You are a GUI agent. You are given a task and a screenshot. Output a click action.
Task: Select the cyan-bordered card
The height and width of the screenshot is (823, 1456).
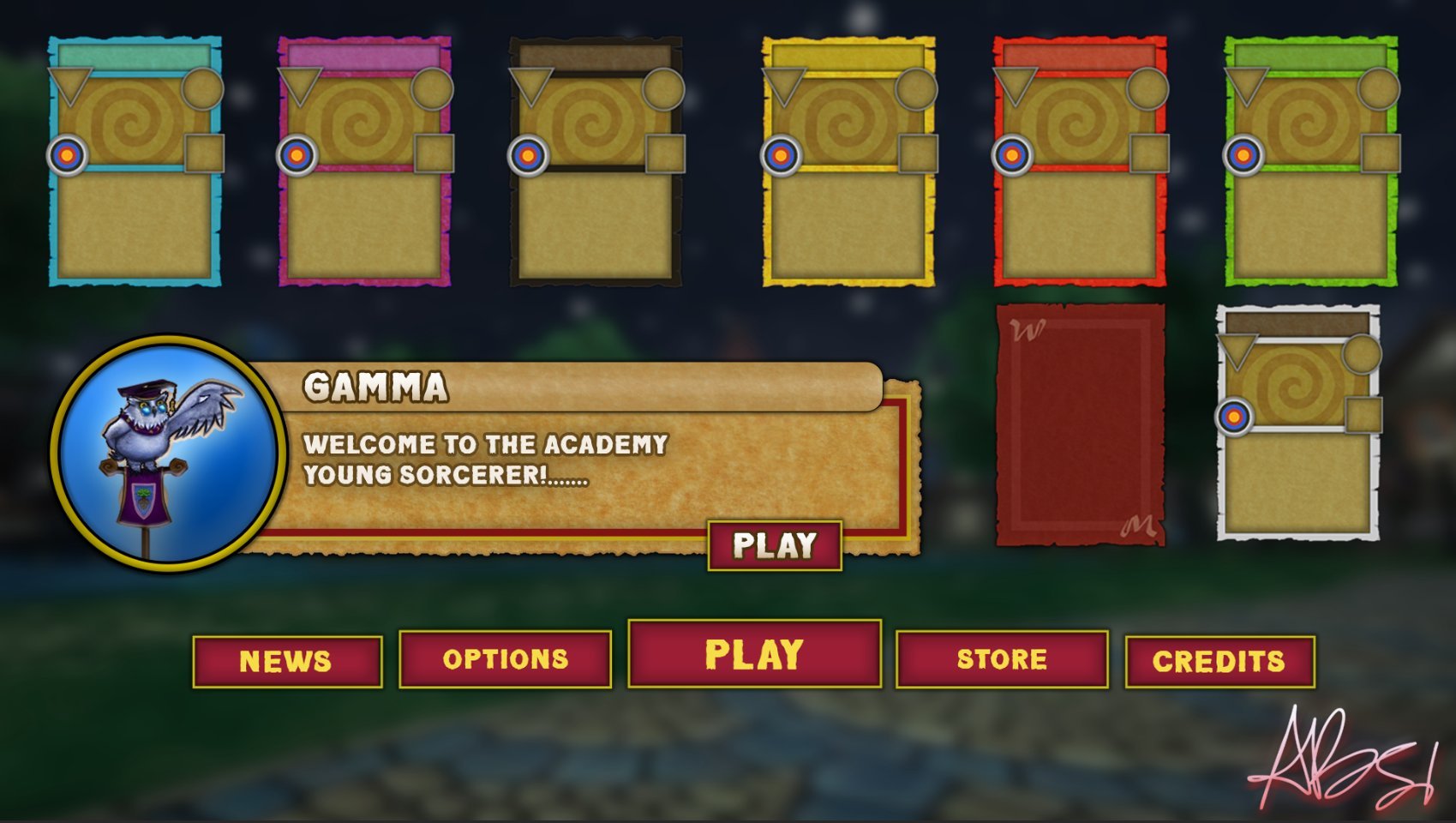pyautogui.click(x=135, y=161)
